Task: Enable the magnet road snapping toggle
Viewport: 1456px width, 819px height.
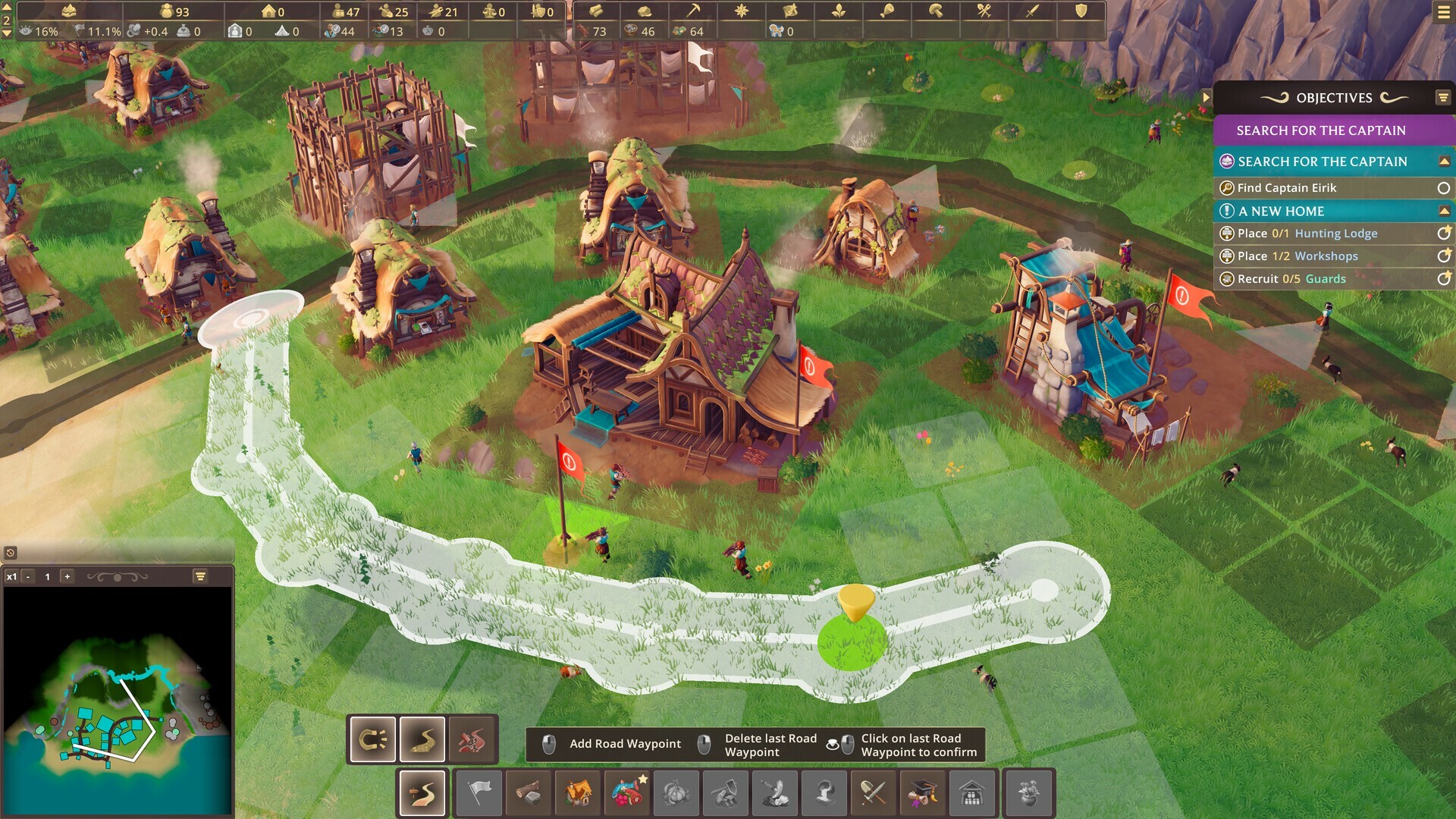Action: point(371,739)
